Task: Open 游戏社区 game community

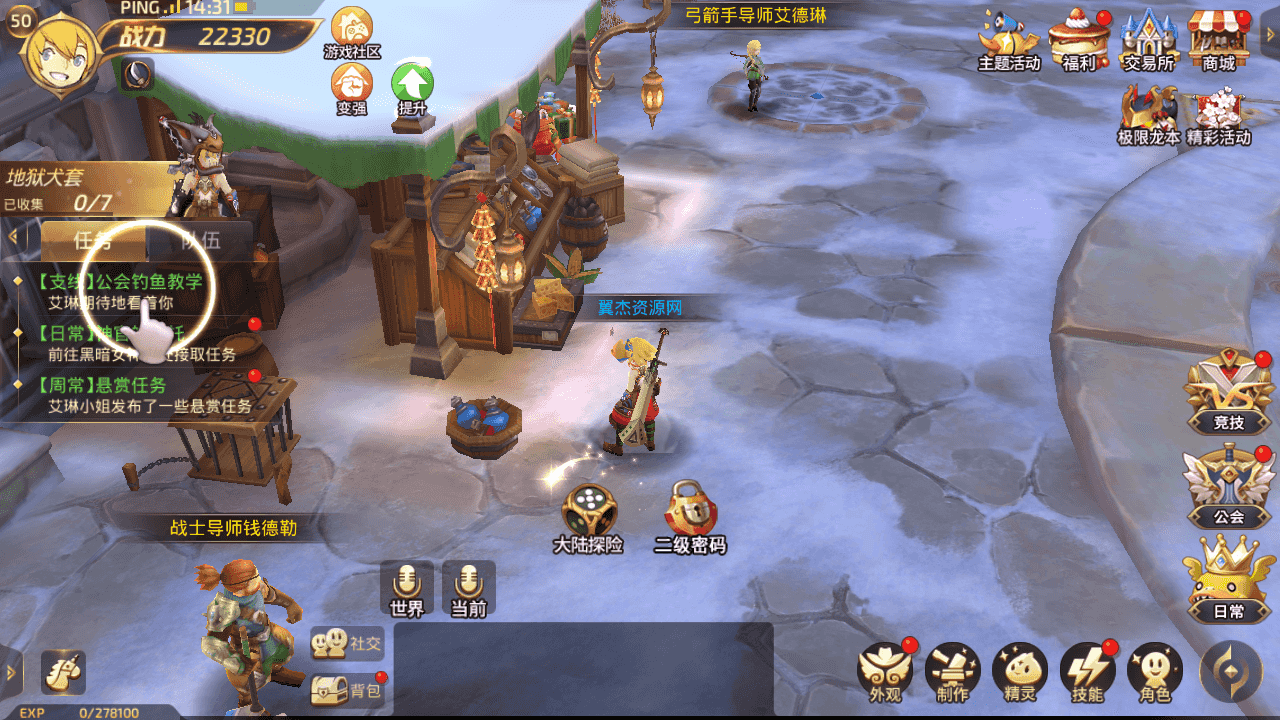Action: click(x=352, y=32)
